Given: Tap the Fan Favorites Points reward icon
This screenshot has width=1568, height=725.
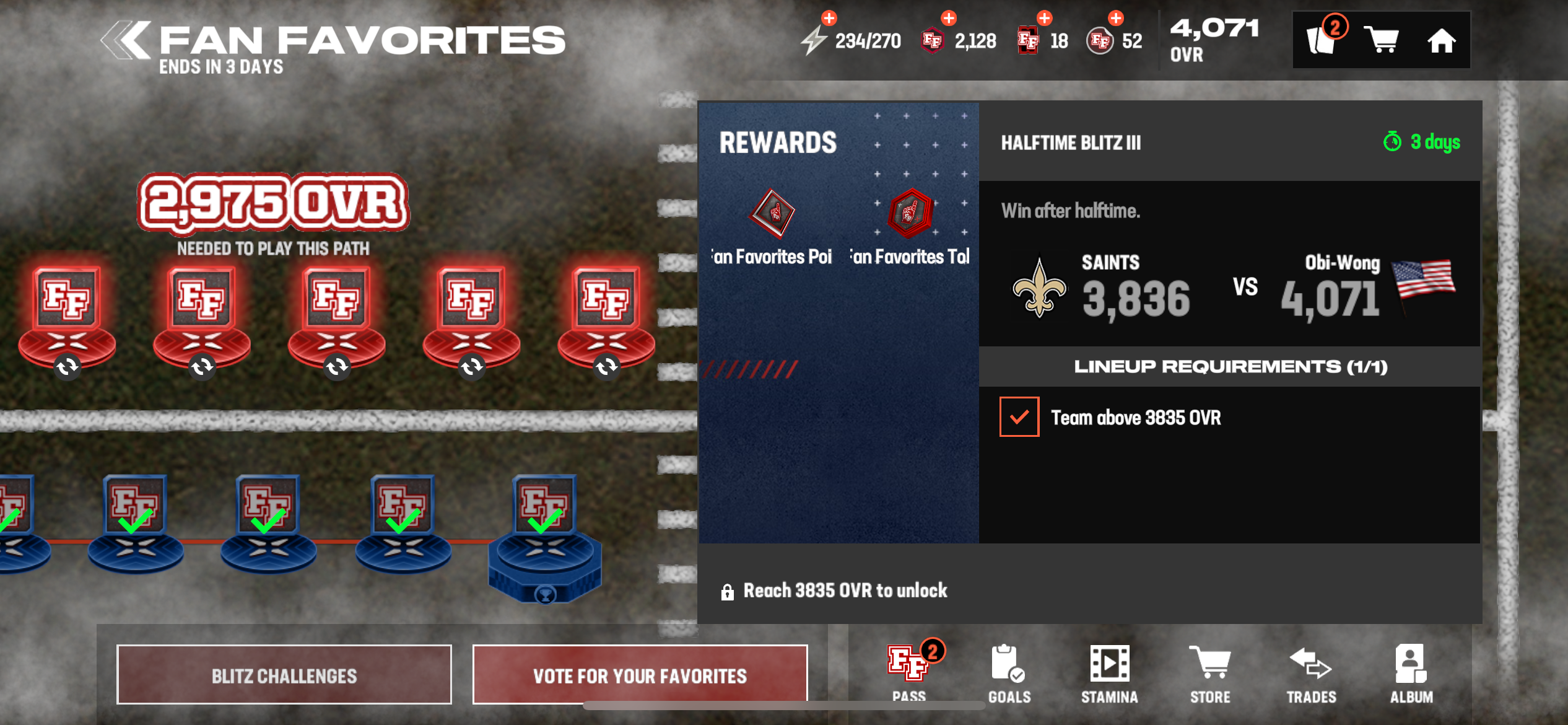Looking at the screenshot, I should [x=773, y=214].
